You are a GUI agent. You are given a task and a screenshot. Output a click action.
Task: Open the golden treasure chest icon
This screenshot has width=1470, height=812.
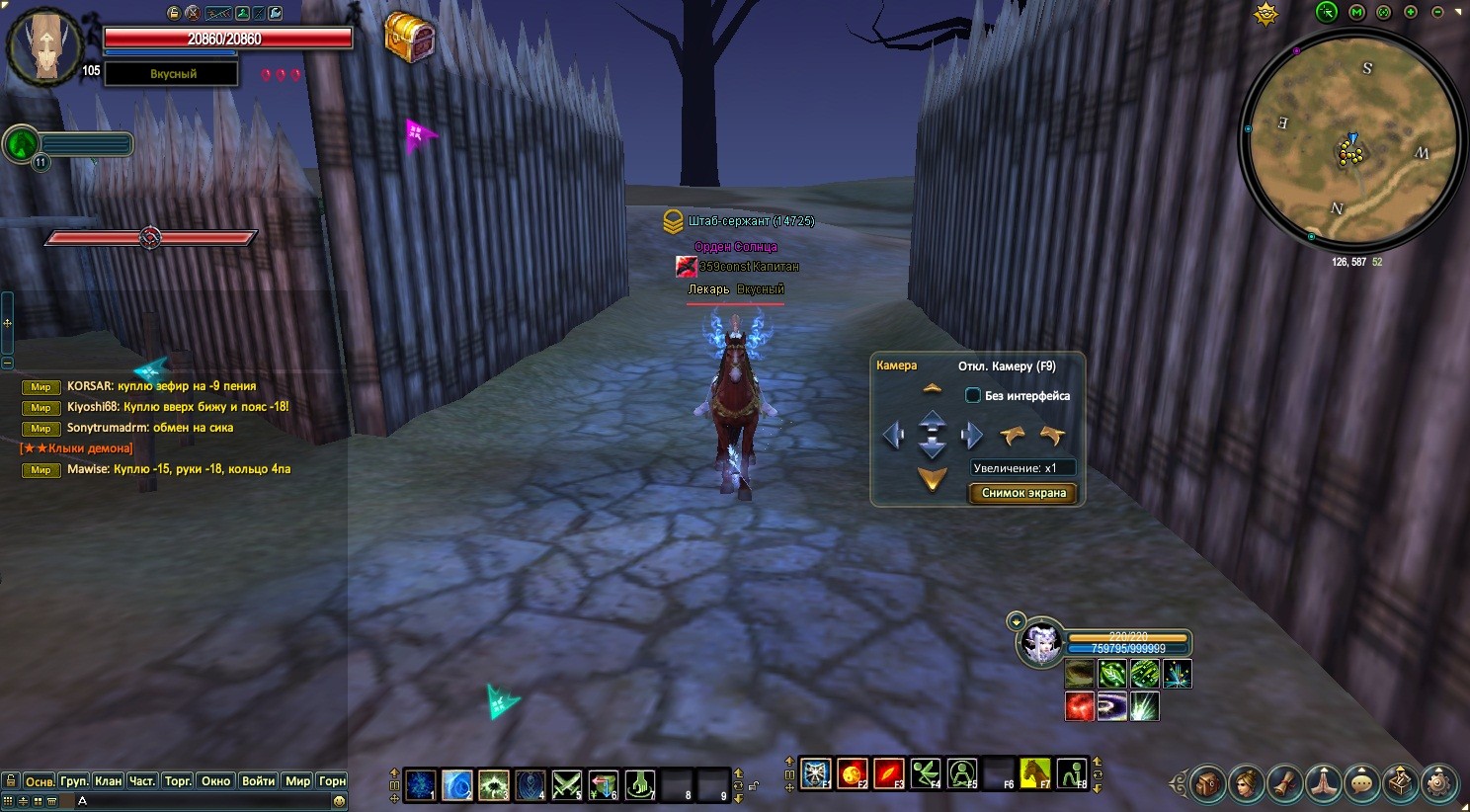click(410, 38)
